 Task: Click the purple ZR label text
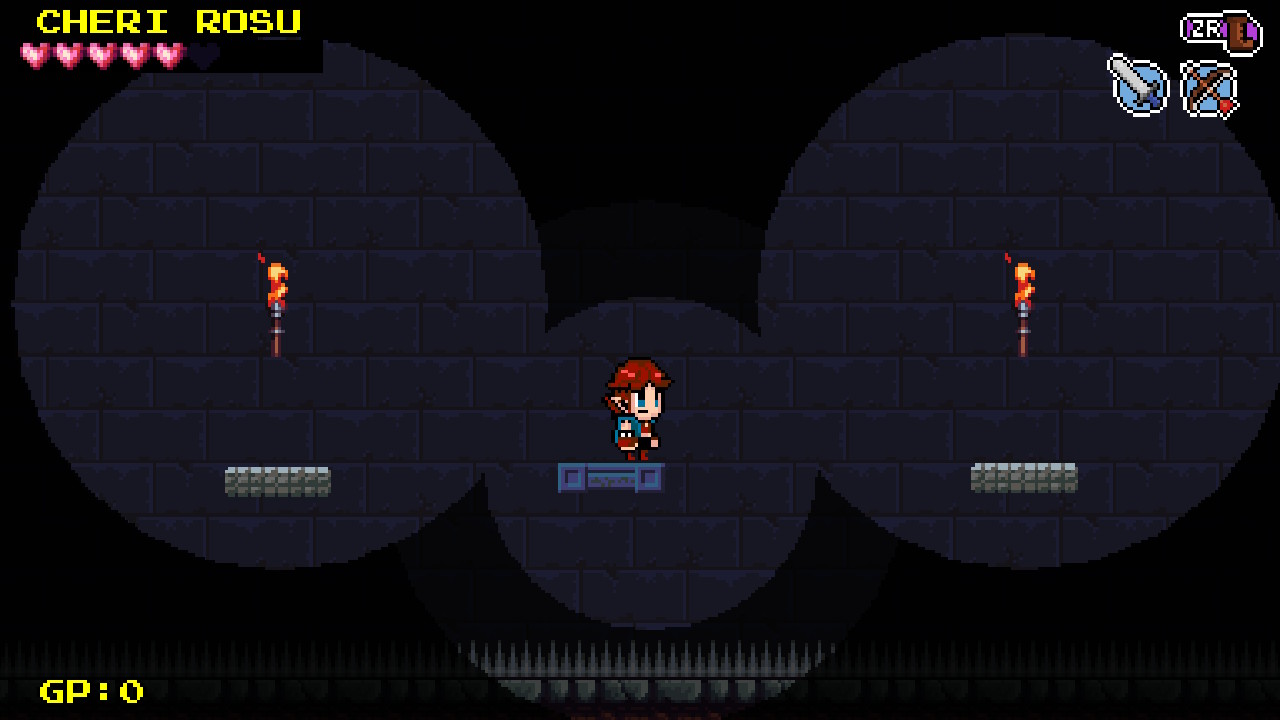click(1207, 30)
